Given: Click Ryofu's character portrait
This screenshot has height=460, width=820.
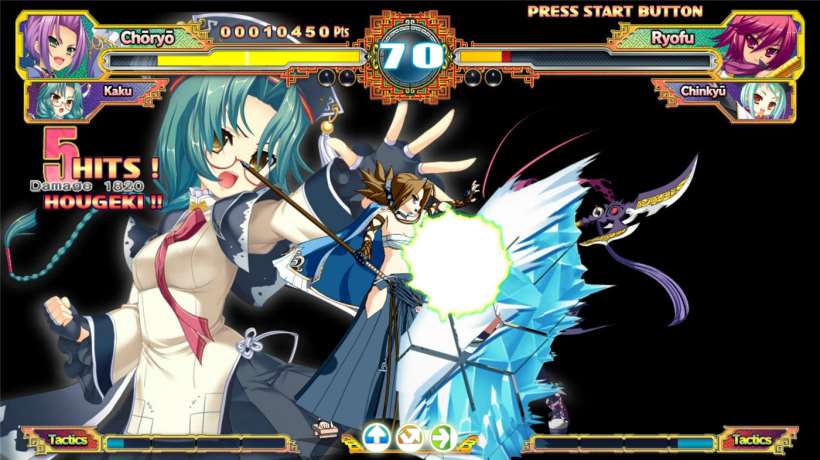Looking at the screenshot, I should (x=767, y=45).
